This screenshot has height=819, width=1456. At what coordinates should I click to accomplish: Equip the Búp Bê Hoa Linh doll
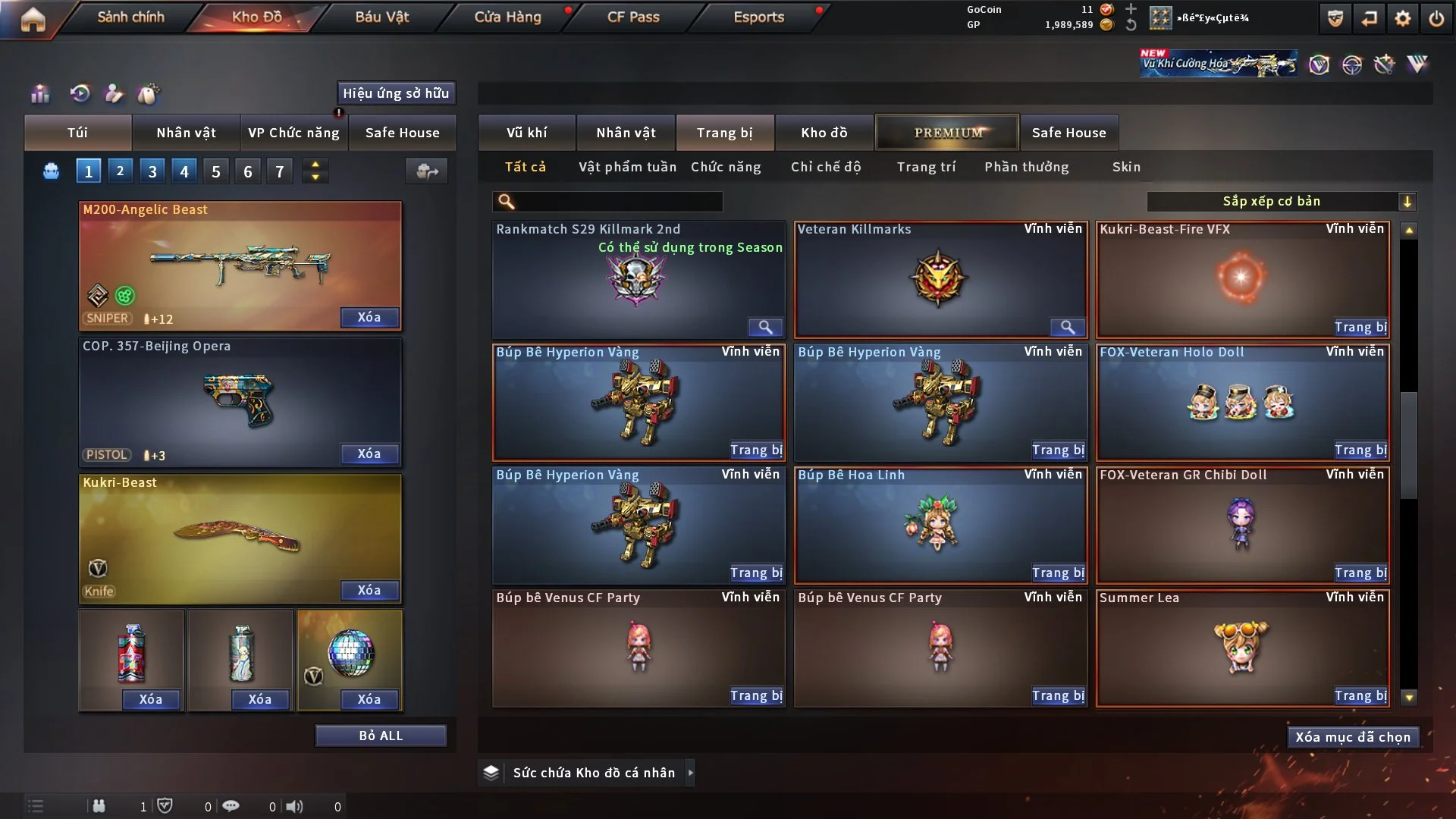tap(1058, 573)
